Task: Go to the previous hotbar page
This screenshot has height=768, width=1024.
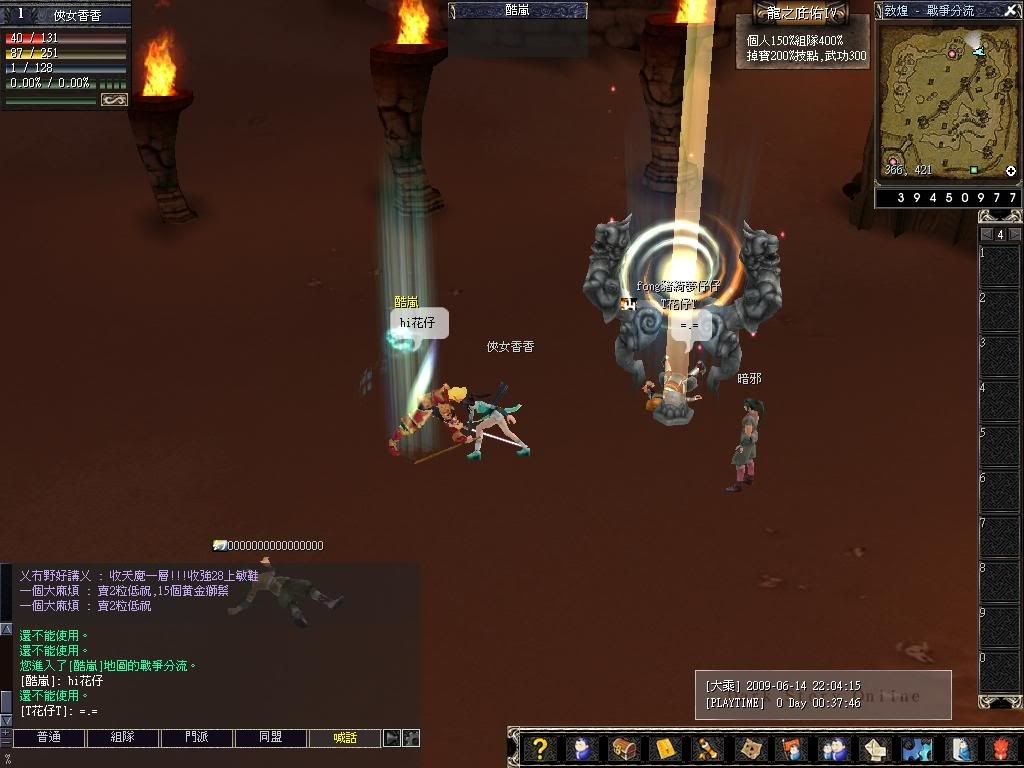Action: (986, 234)
